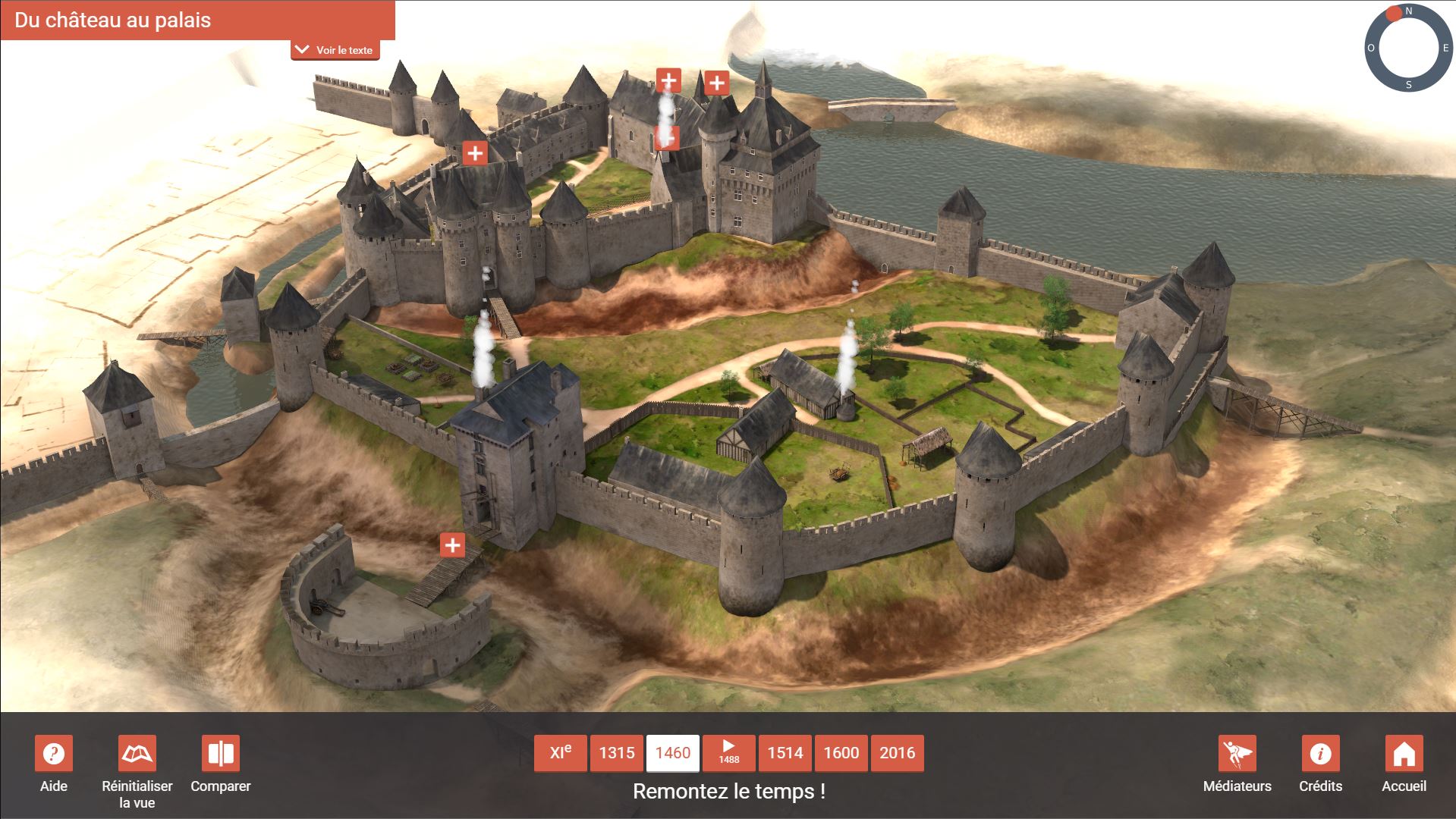1456x819 pixels.
Task: Jump to year 1315
Action: pyautogui.click(x=617, y=753)
